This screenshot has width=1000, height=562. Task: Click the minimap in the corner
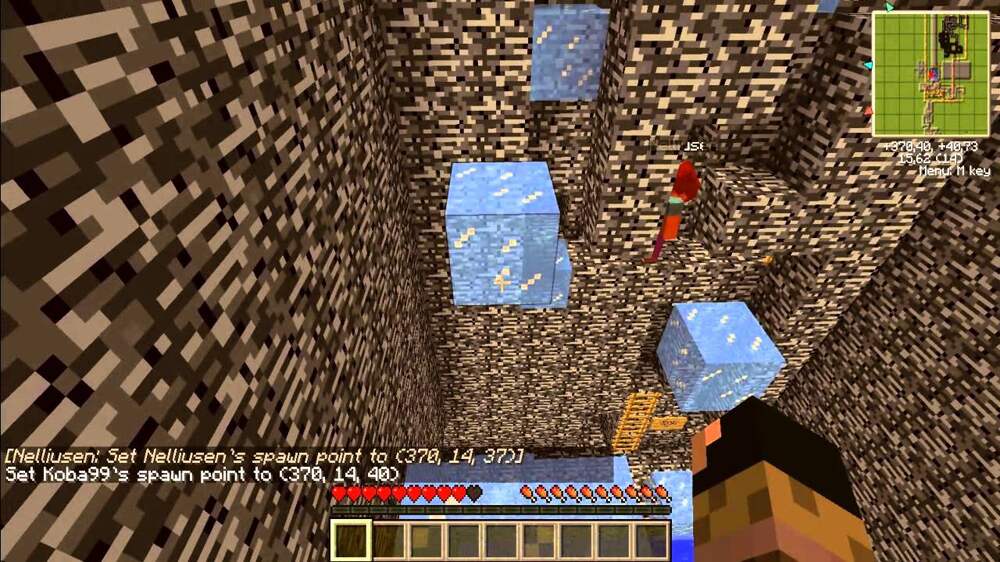click(931, 74)
